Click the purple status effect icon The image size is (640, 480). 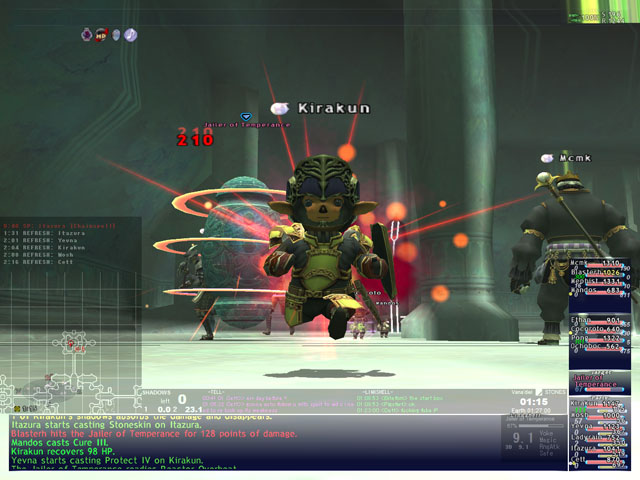[x=88, y=35]
